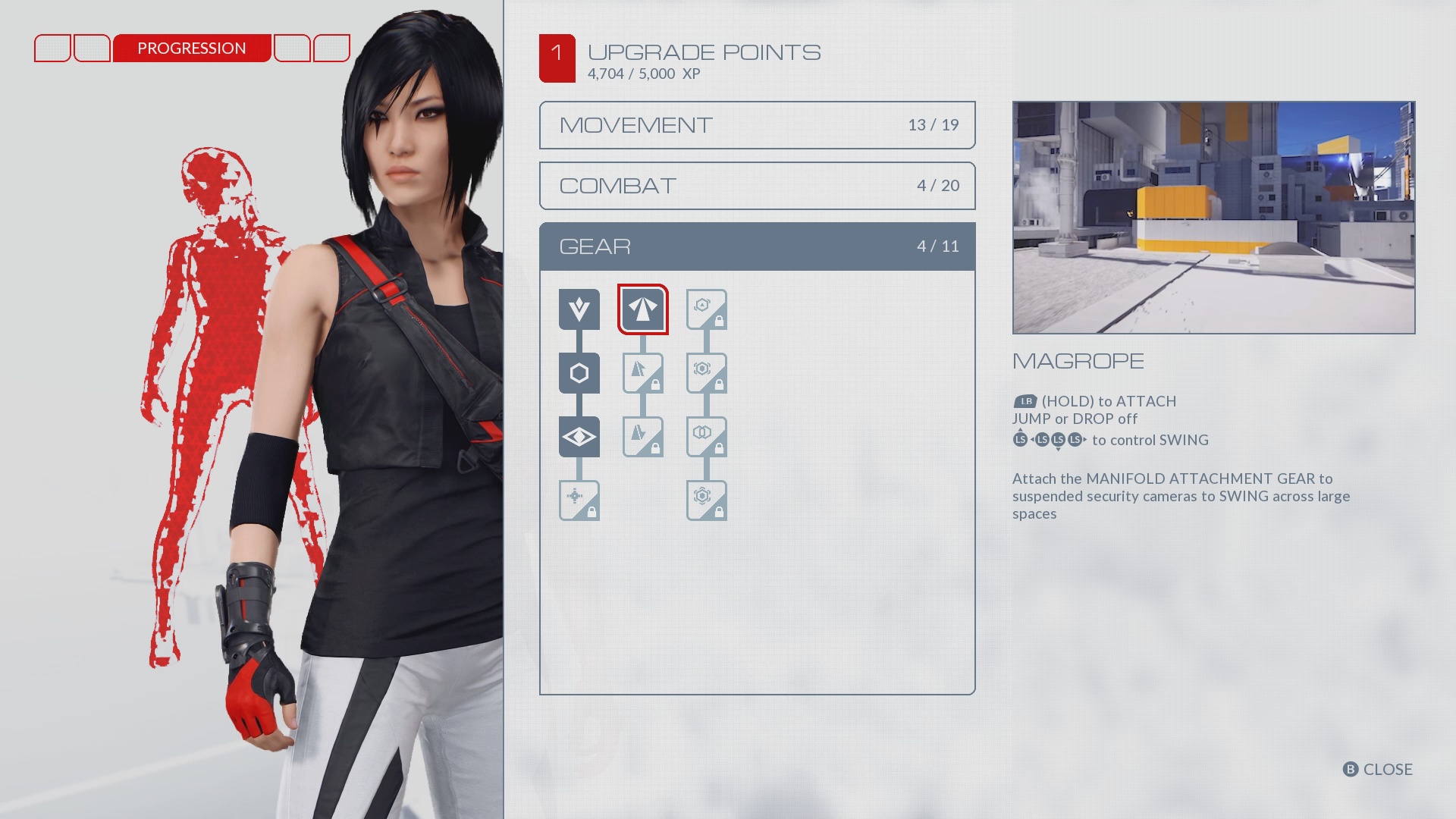Select the highlighted MagRope gear upgrade
Screen dimensions: 1456x819
[643, 309]
